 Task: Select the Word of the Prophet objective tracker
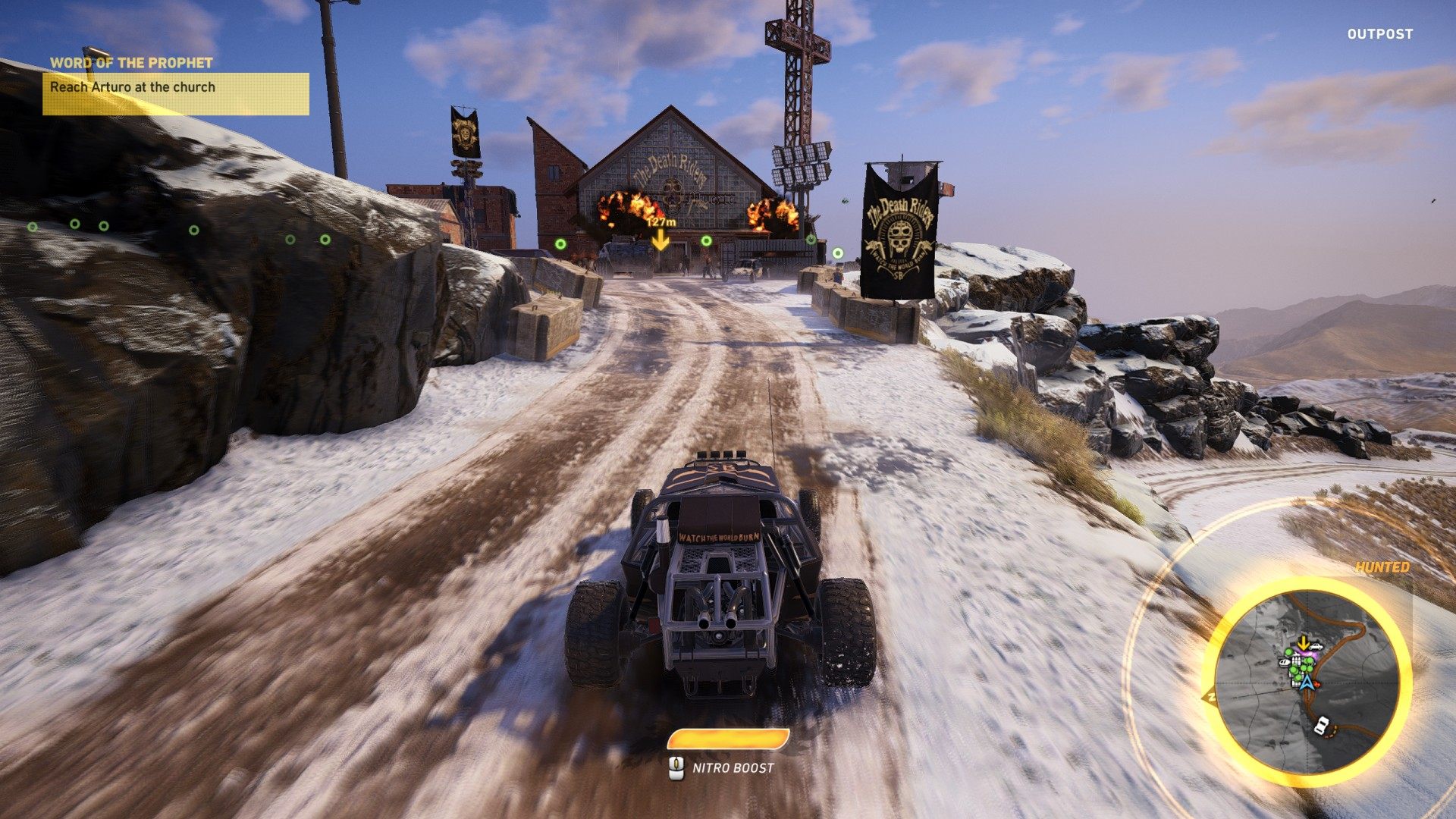pyautogui.click(x=175, y=86)
